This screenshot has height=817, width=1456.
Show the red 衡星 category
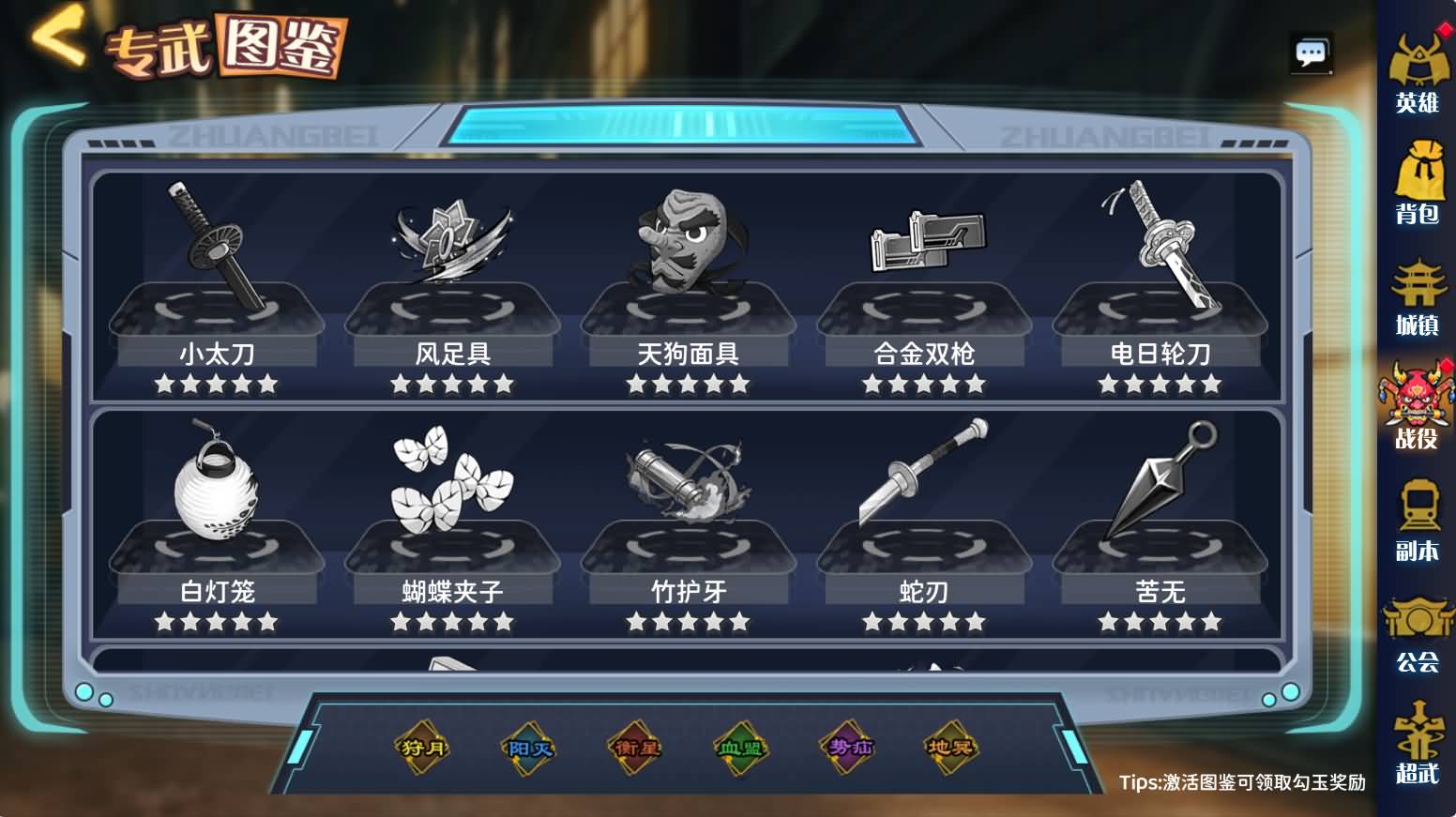[x=635, y=748]
